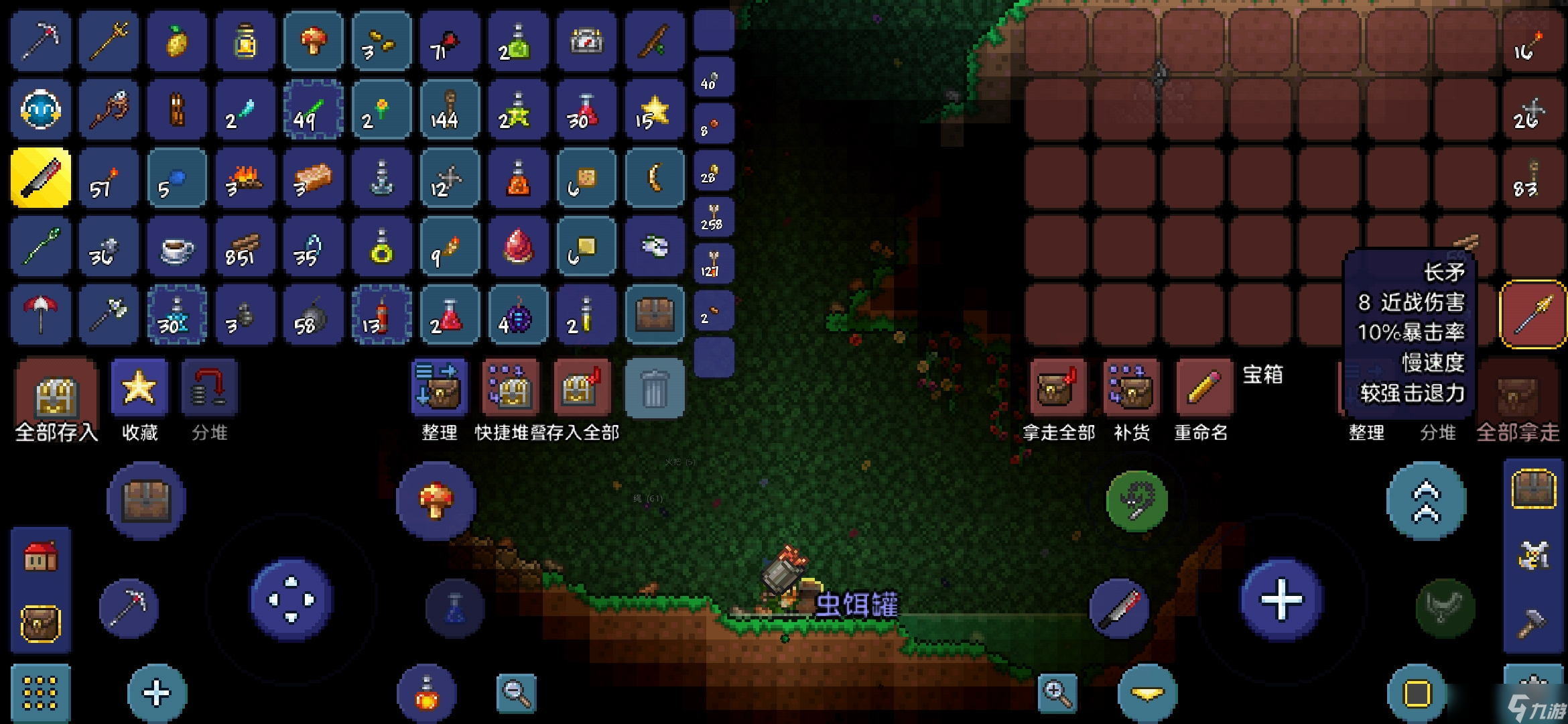Activate the jump double-arrow button
Viewport: 1568px width, 724px height.
[1426, 501]
